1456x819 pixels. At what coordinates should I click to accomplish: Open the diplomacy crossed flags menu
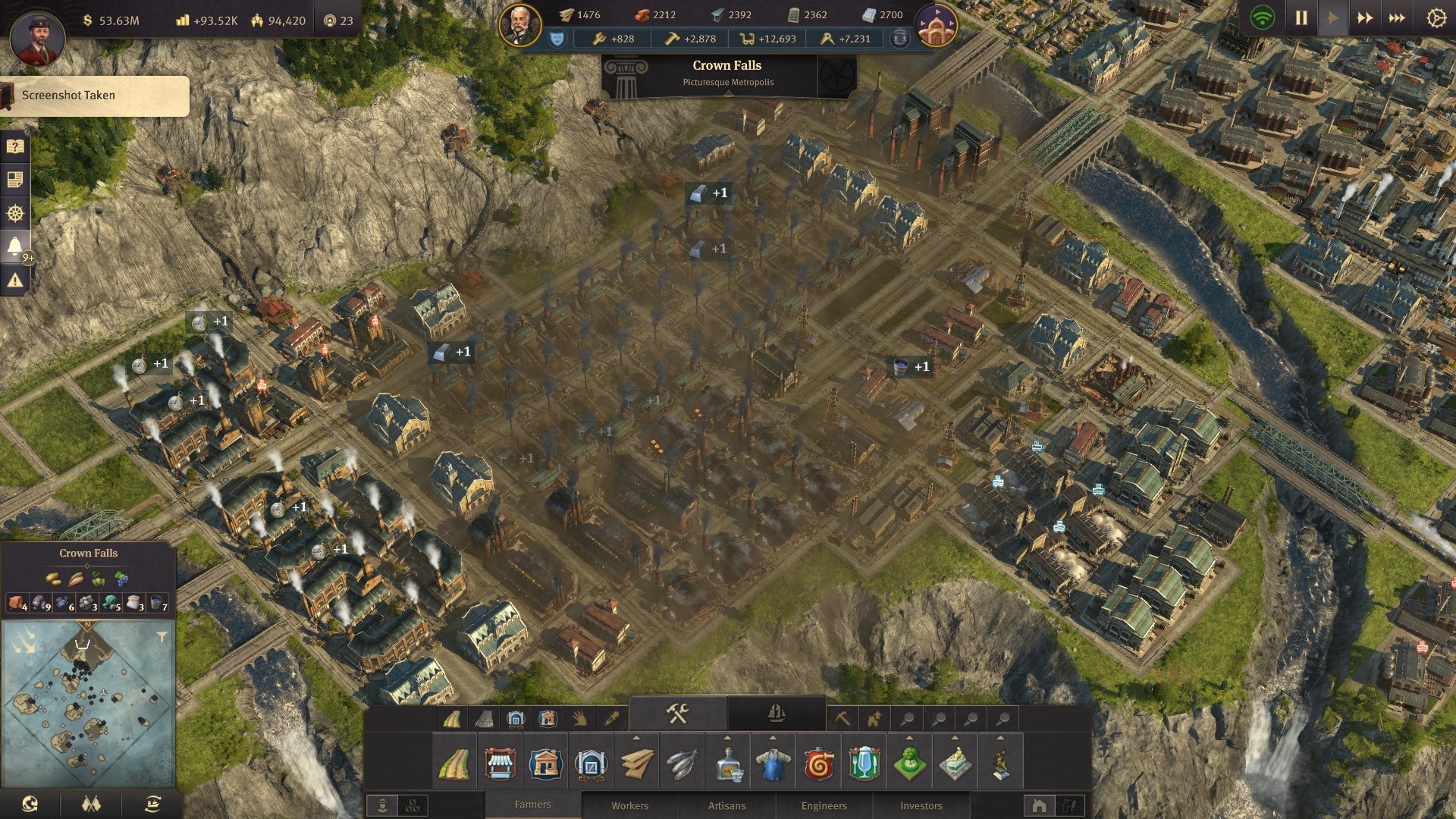coord(91,804)
